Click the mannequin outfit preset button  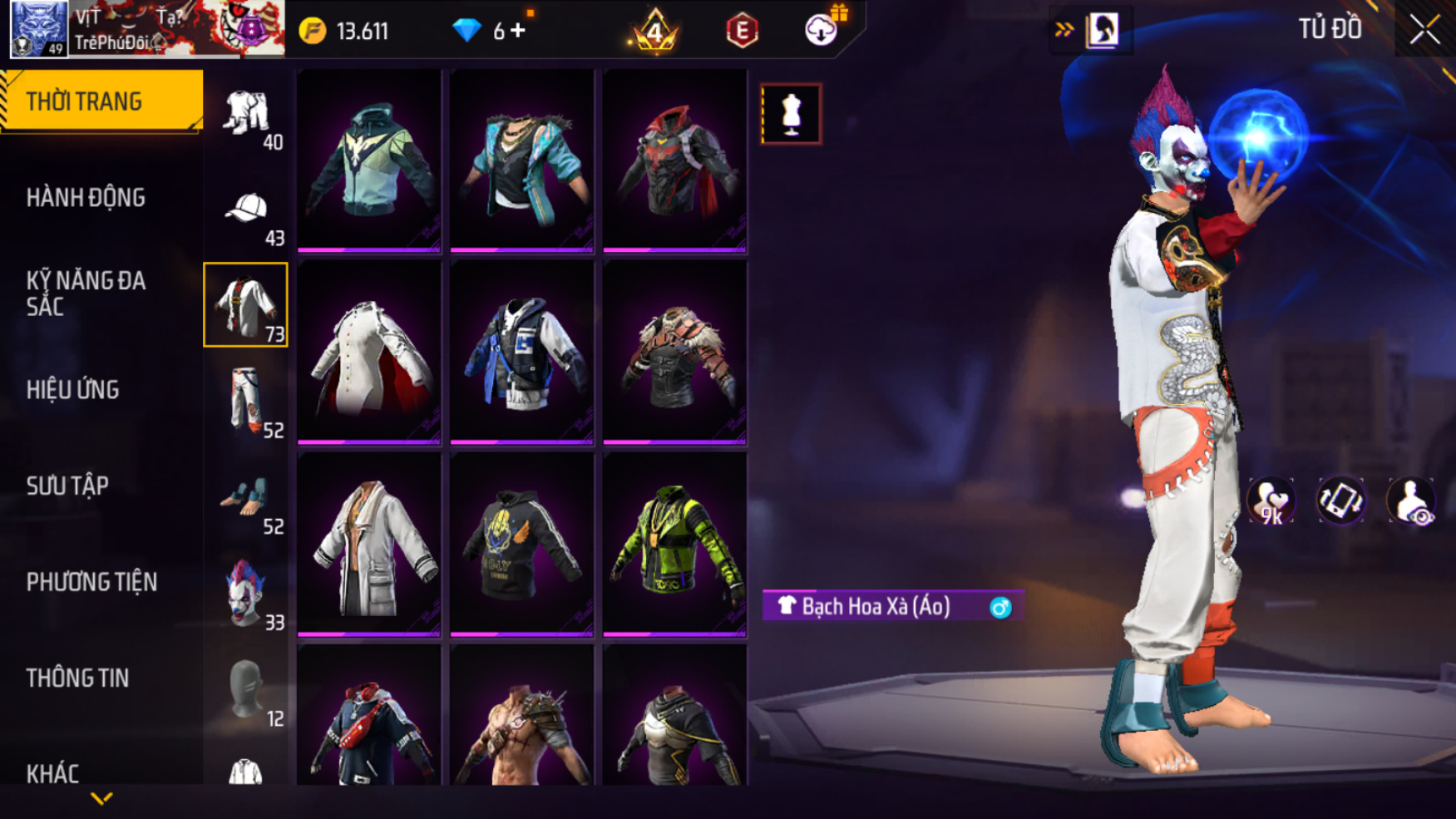point(791,114)
